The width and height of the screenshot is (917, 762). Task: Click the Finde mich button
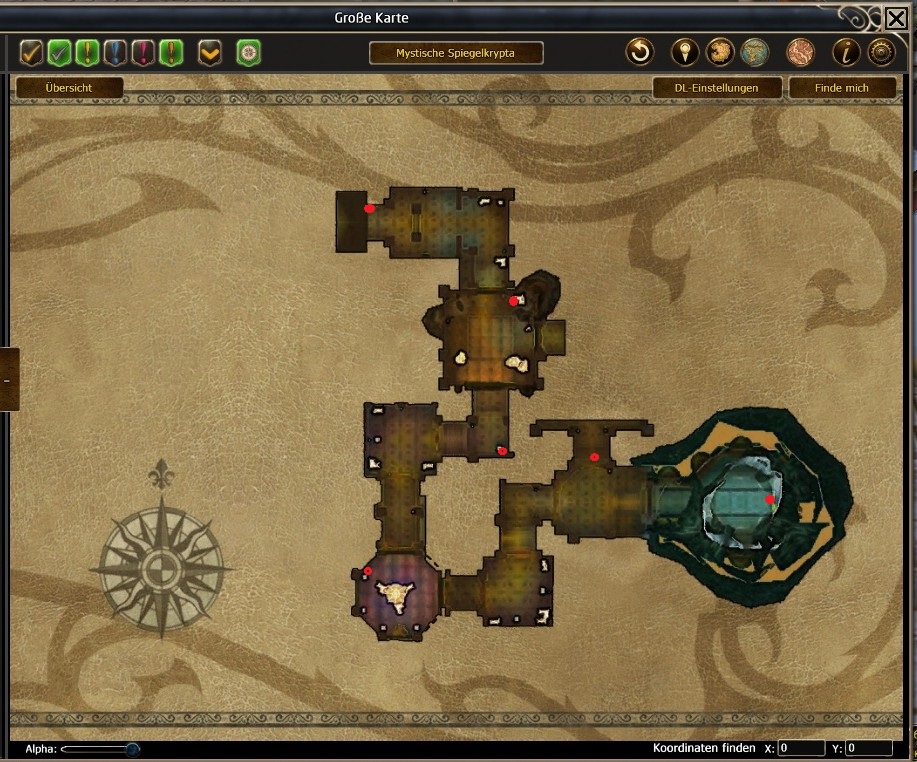[x=841, y=88]
